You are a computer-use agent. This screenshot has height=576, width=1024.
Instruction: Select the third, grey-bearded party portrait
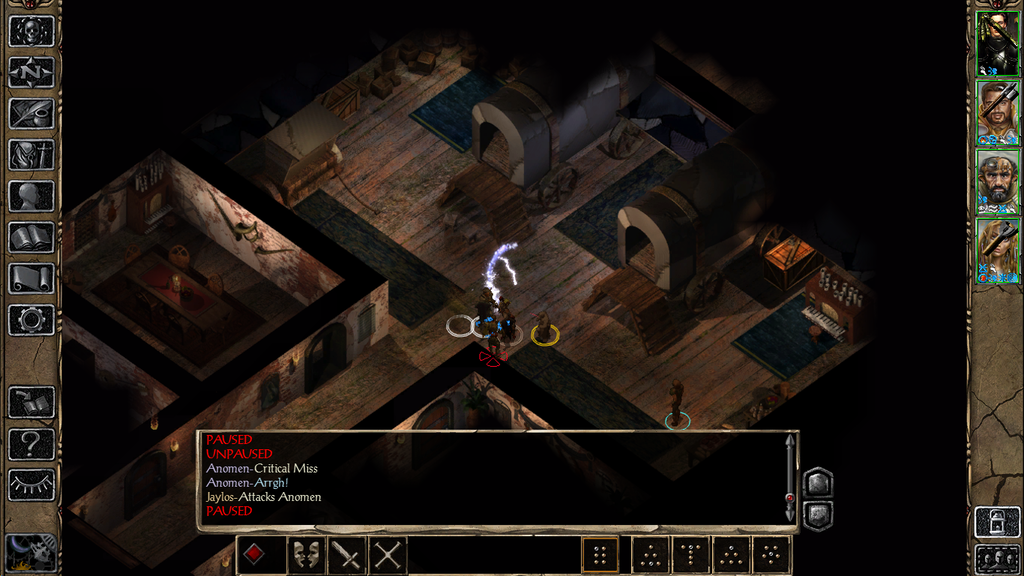click(997, 181)
